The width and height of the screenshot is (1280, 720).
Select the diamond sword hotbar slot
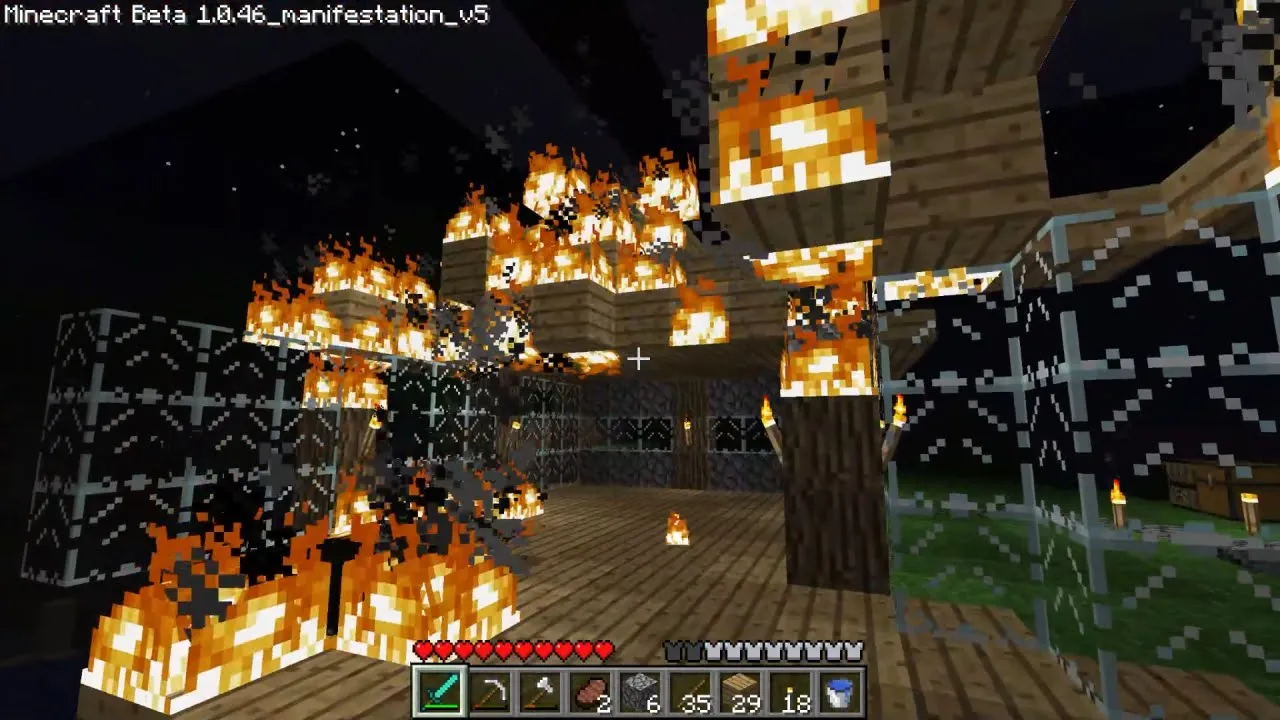tap(440, 692)
